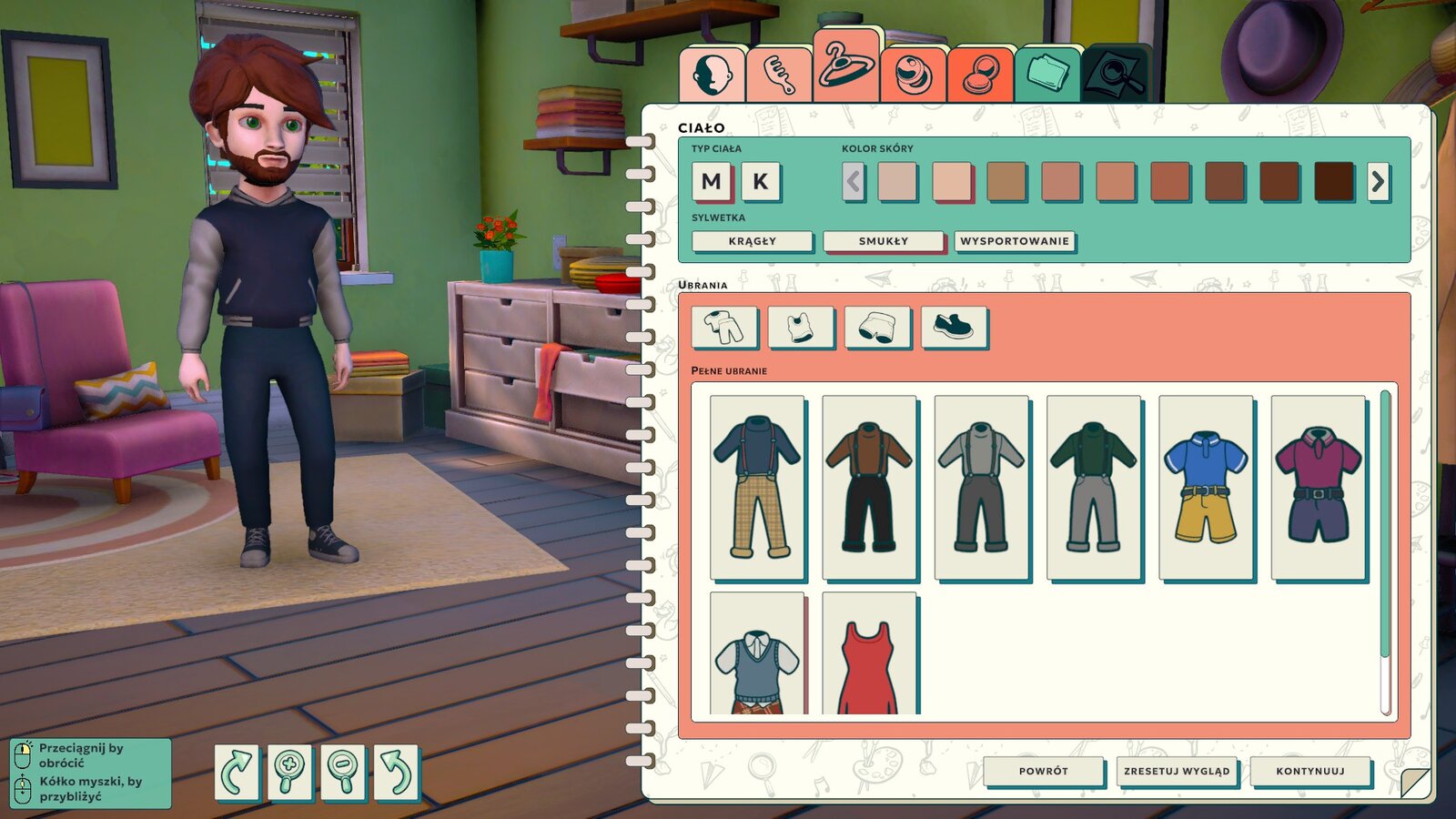
Task: Continue with the Kontynuuj button
Action: 1309,771
